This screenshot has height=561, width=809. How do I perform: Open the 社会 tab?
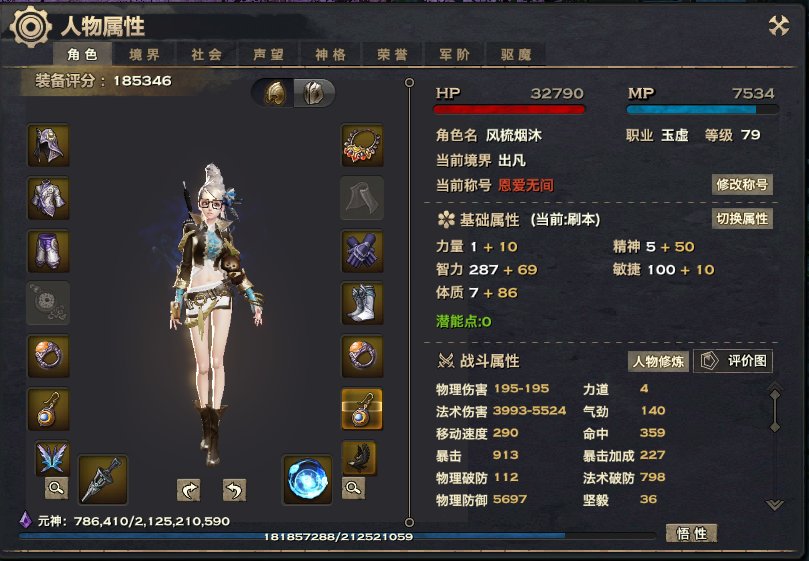[206, 55]
